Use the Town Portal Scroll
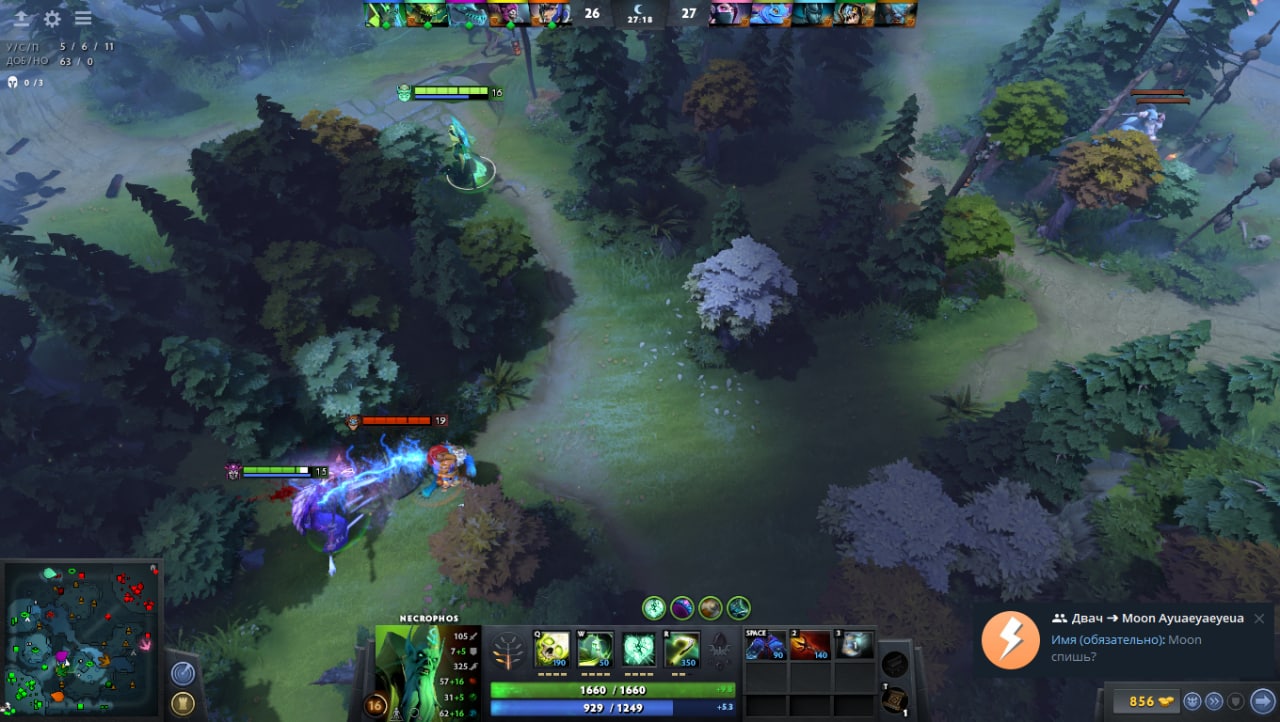Viewport: 1280px width, 722px height. (x=894, y=700)
